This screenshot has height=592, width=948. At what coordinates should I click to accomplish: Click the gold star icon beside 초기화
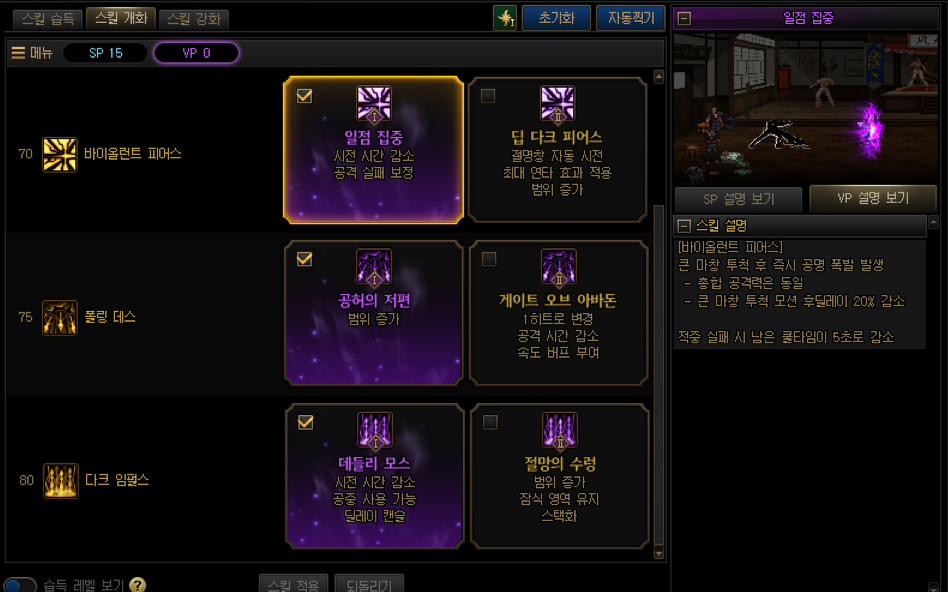[505, 18]
